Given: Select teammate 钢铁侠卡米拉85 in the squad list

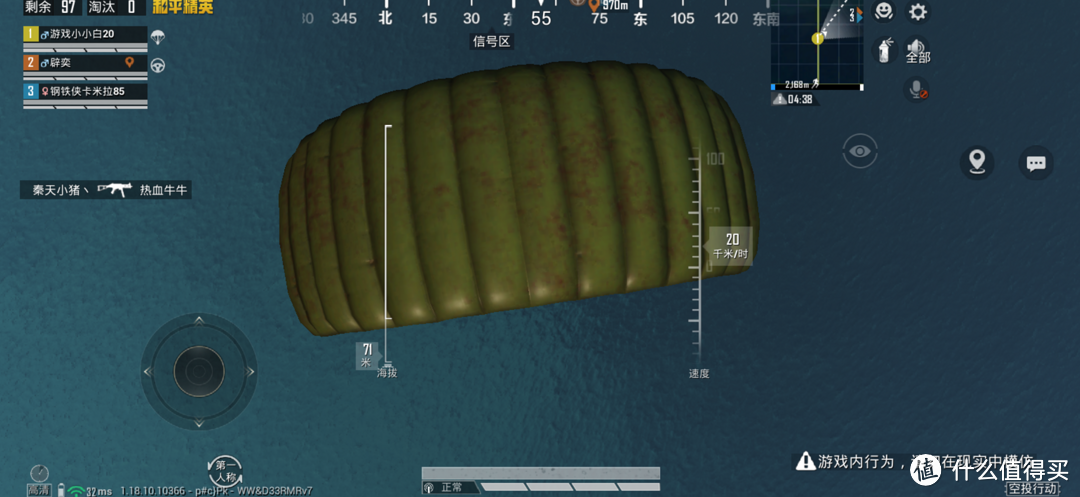Looking at the screenshot, I should coord(86,91).
